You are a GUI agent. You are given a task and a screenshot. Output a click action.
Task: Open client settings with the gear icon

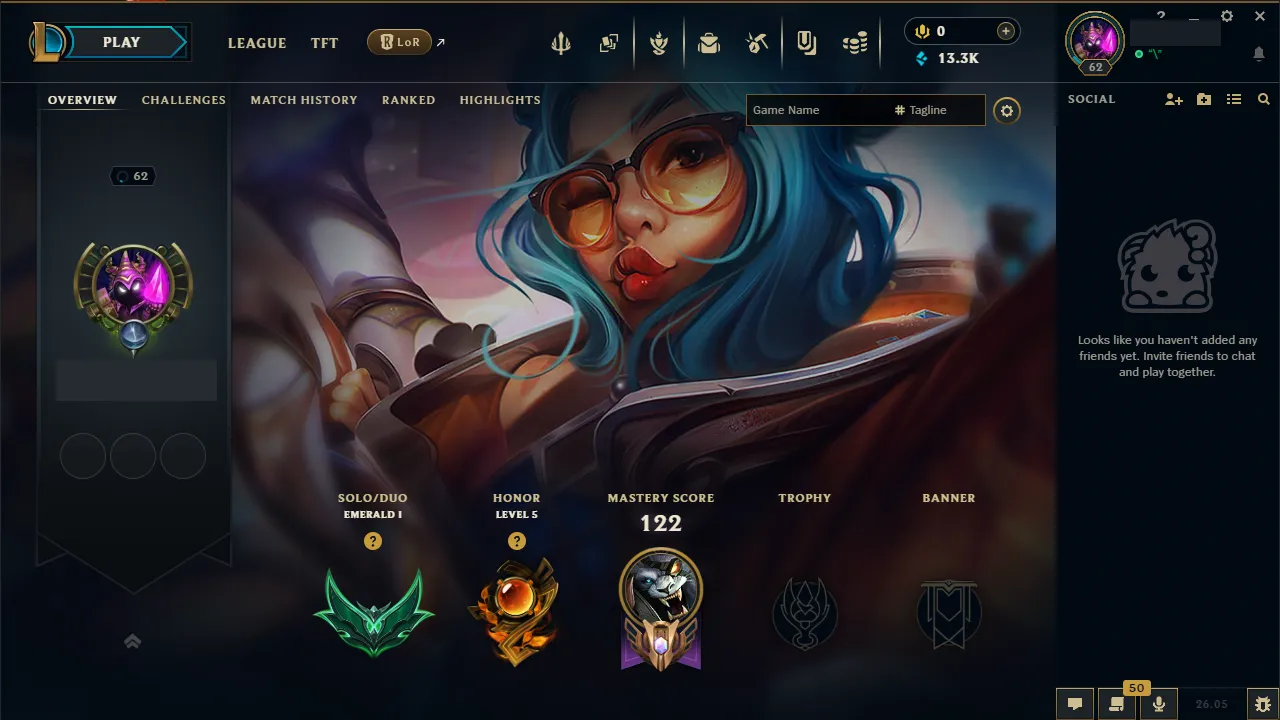[1227, 16]
